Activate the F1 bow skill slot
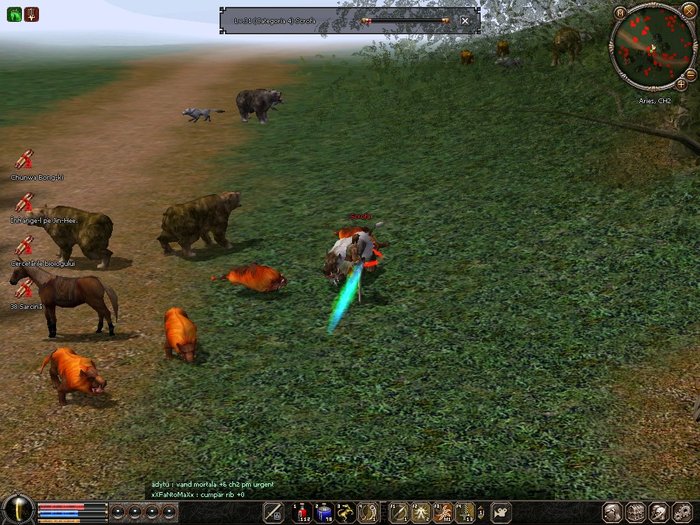The image size is (700, 525). tap(397, 513)
